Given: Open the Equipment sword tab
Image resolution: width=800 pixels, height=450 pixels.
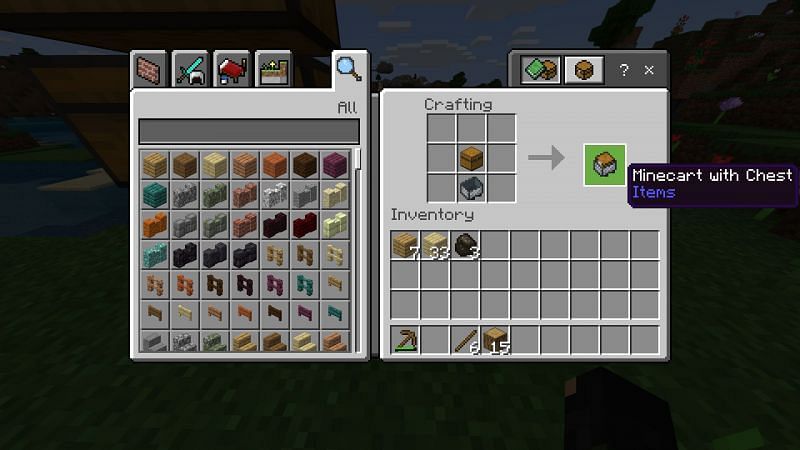Looking at the screenshot, I should [x=190, y=71].
